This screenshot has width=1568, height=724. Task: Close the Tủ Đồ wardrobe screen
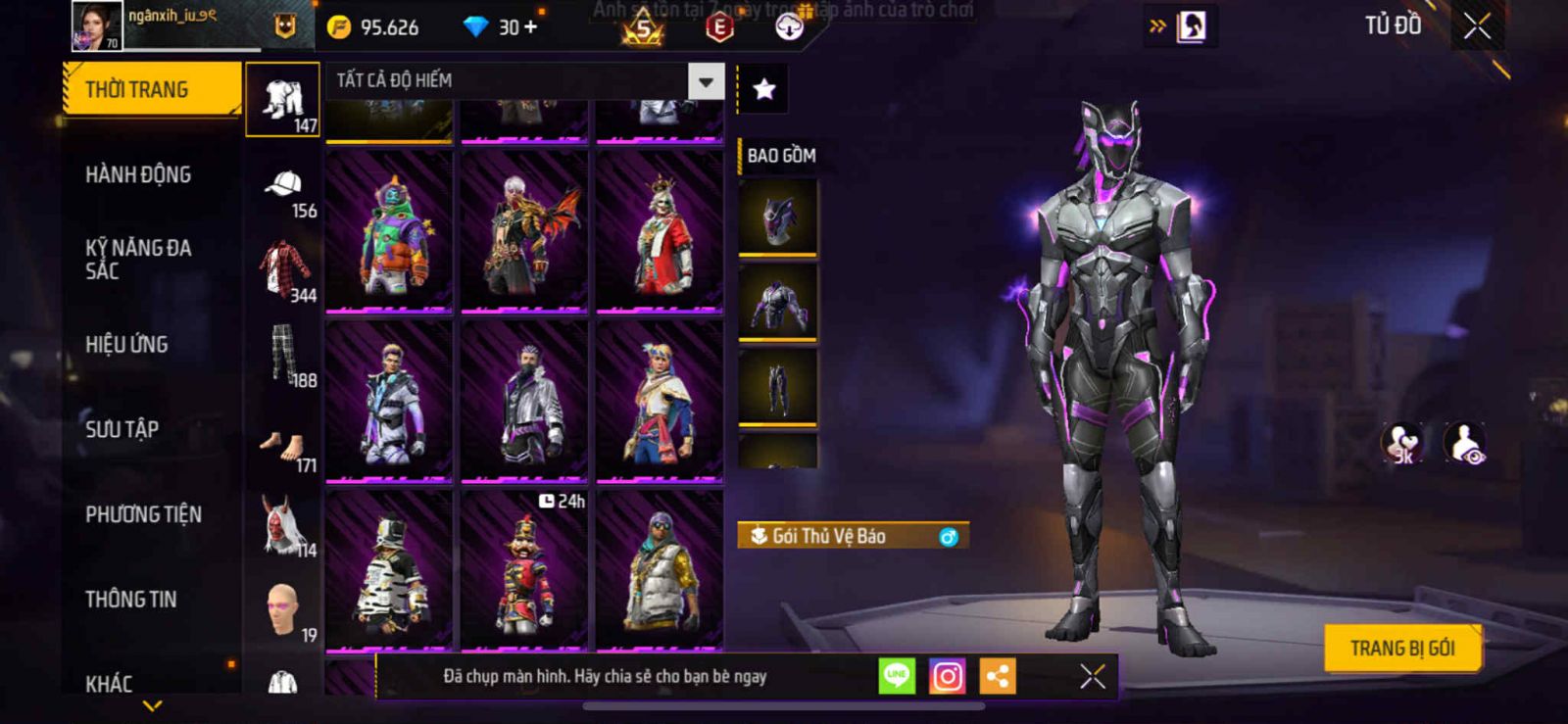click(x=1477, y=26)
